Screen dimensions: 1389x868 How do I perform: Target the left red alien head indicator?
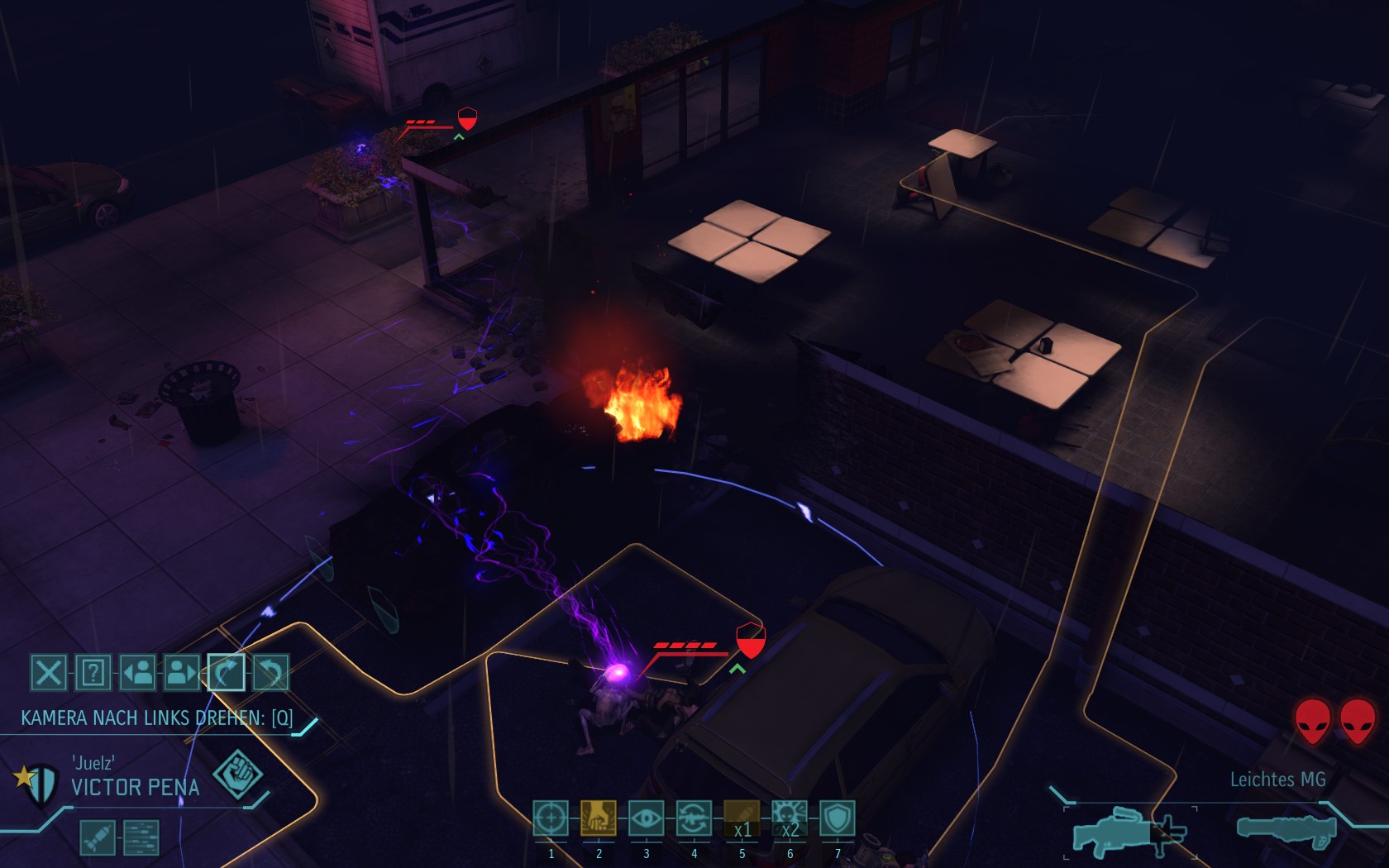(1312, 720)
